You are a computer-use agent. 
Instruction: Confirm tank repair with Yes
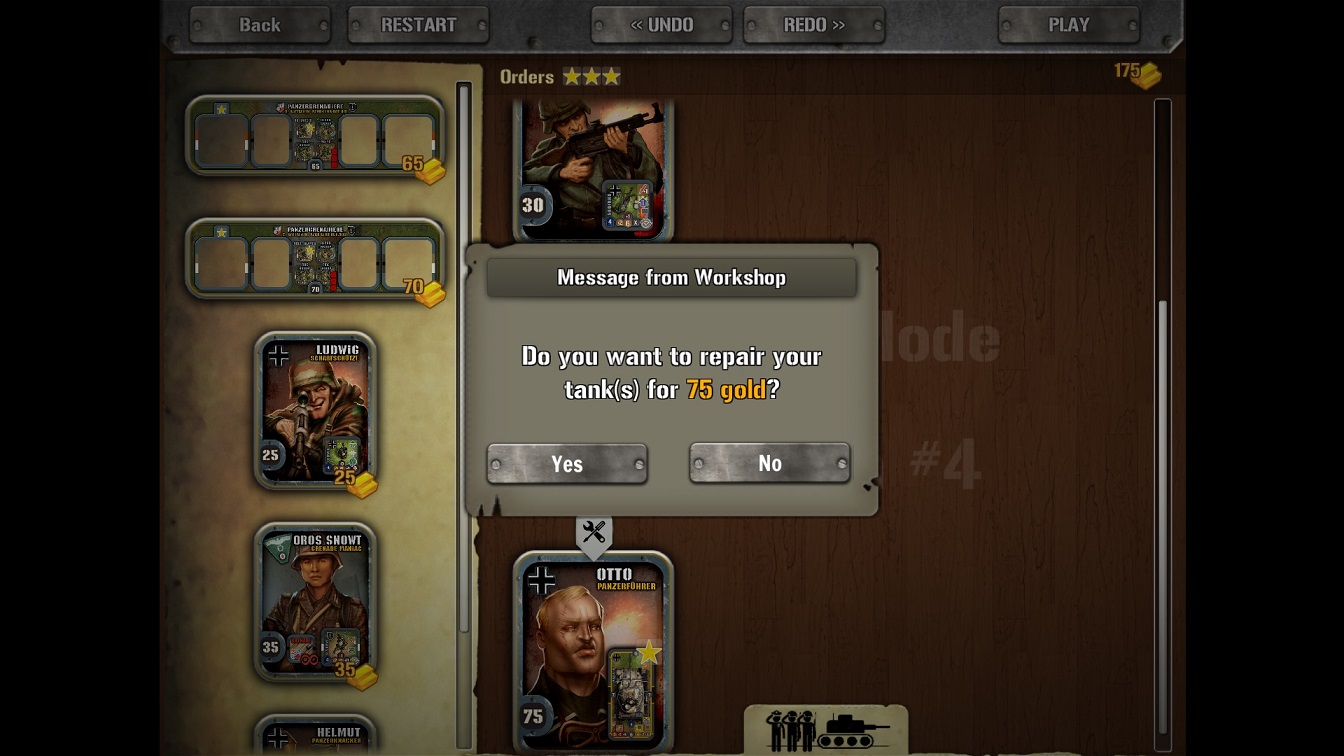click(x=567, y=464)
